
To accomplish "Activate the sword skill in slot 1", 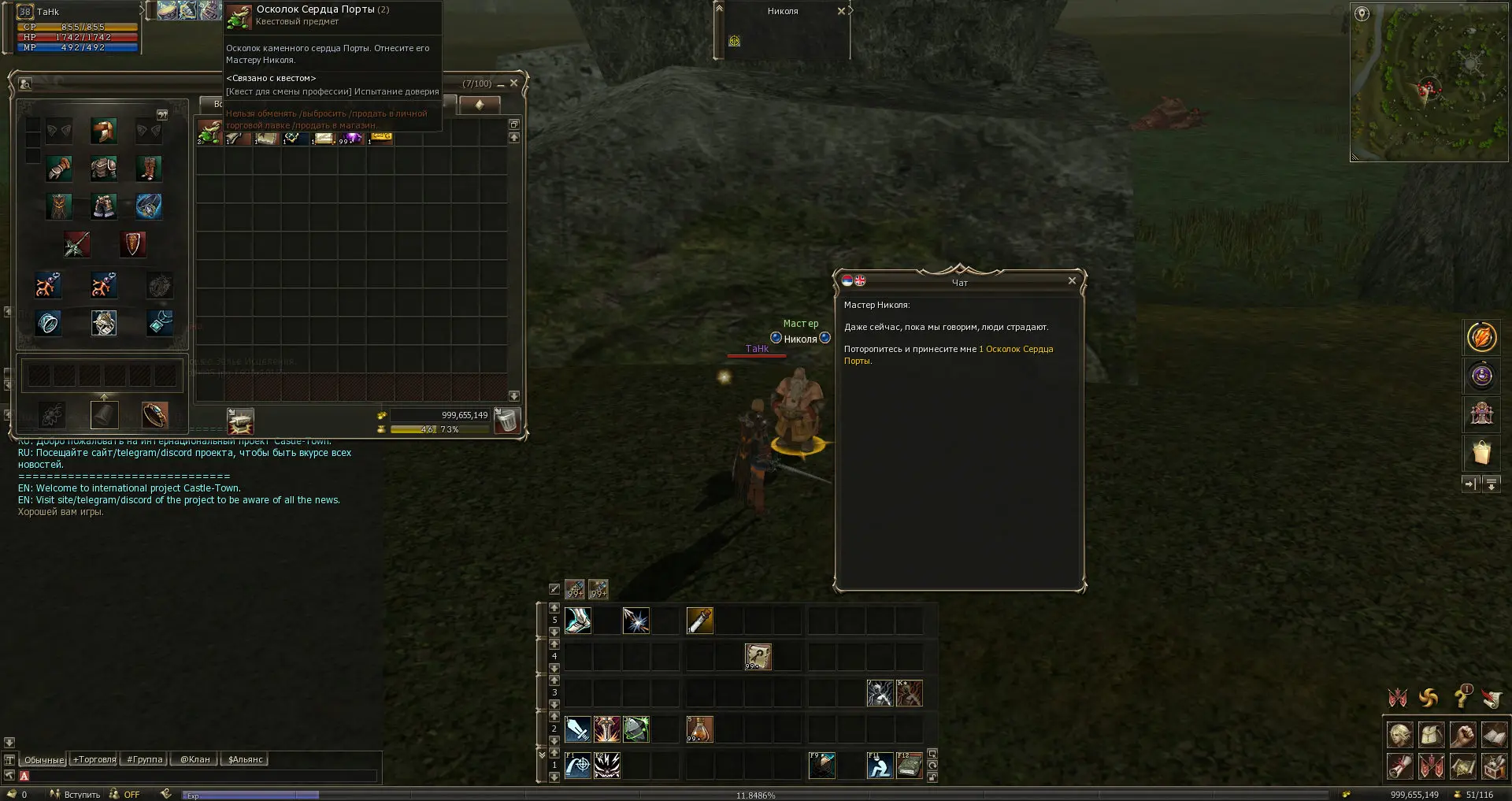I will click(577, 729).
